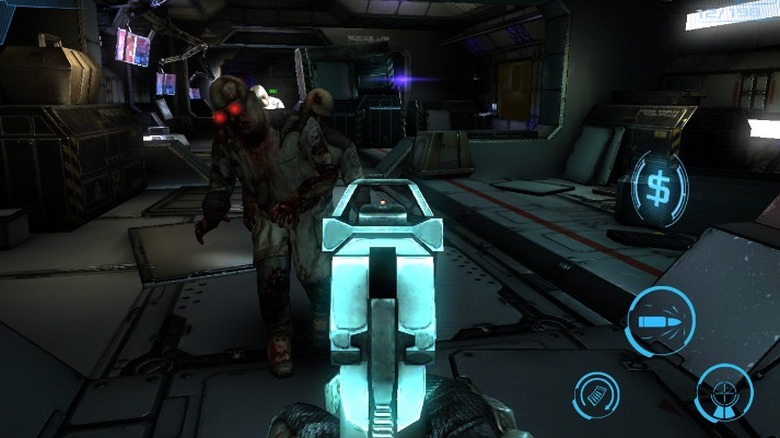Open the dollar sign shop button

pos(660,187)
